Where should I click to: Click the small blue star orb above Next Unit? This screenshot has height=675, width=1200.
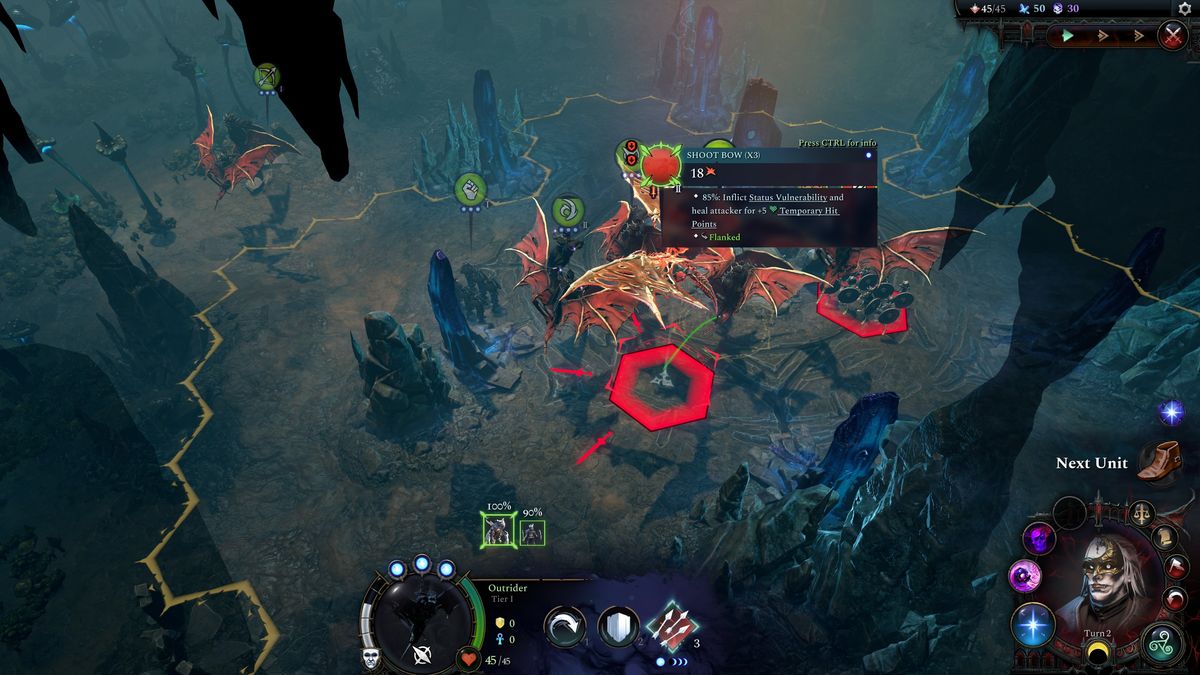(x=1171, y=412)
